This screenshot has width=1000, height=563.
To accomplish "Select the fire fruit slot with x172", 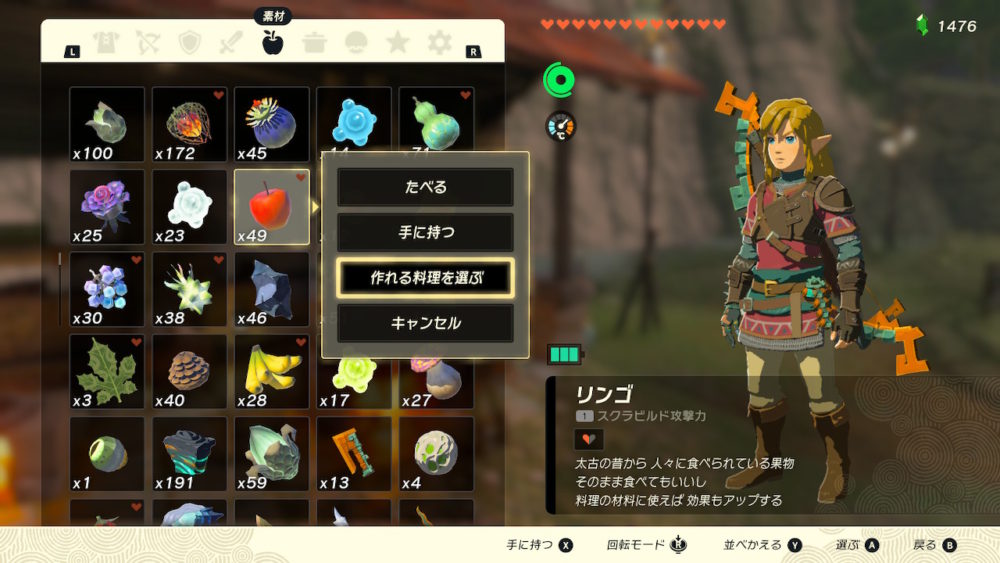I will tap(189, 125).
